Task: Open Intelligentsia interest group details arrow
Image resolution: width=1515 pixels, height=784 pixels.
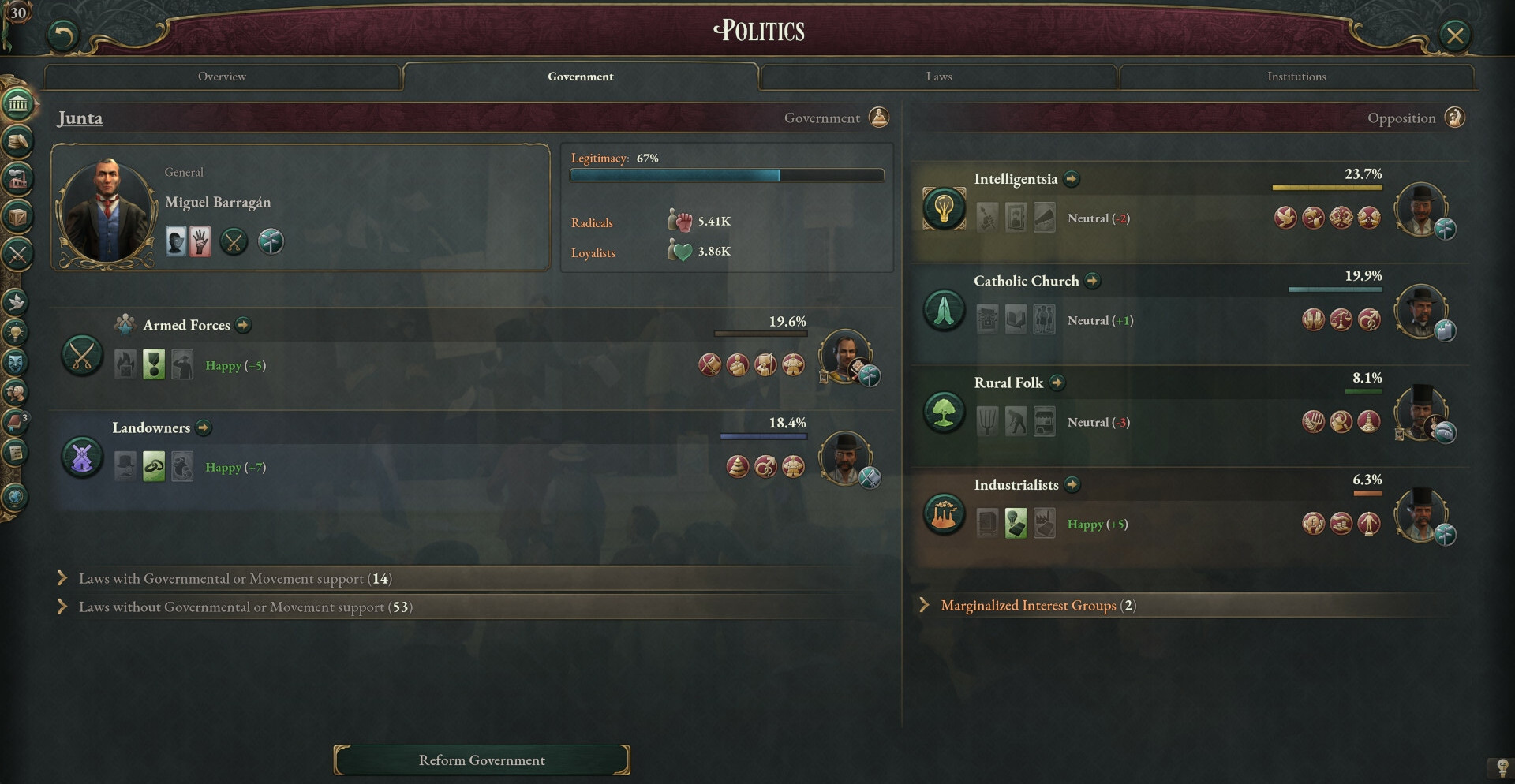Action: click(1071, 179)
